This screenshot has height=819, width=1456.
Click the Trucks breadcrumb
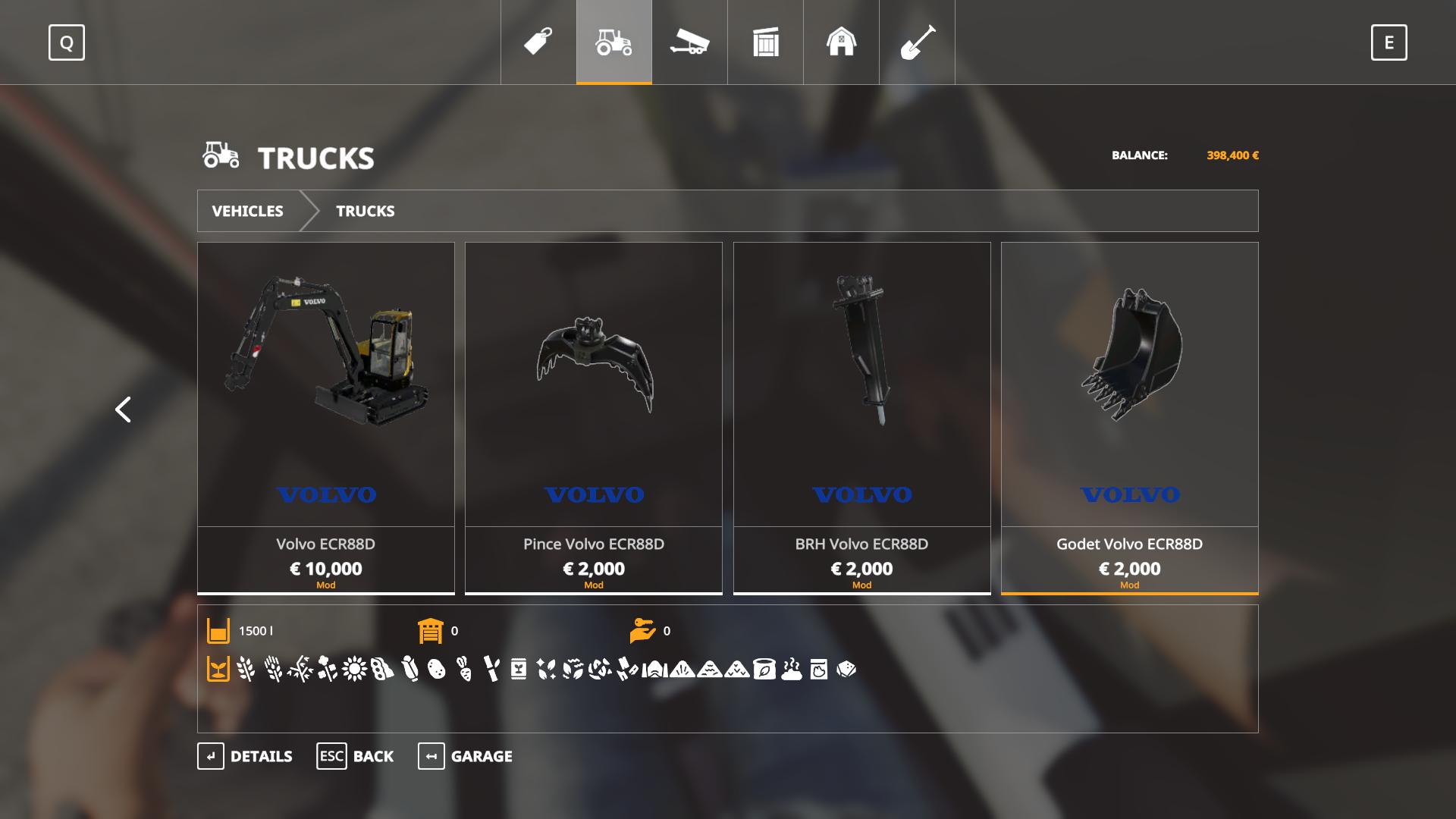(365, 211)
